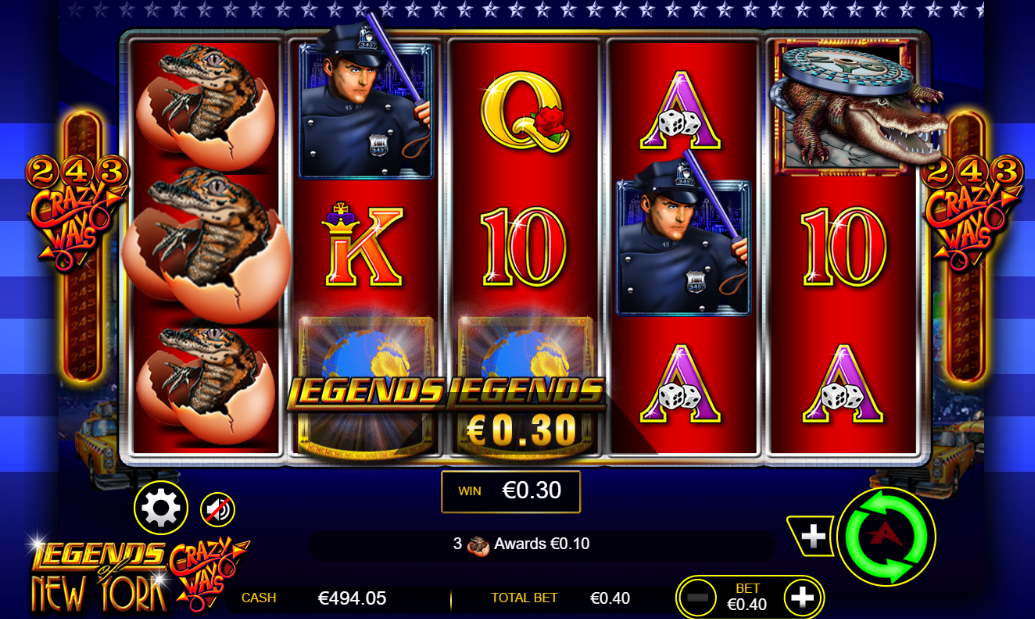Increase the bet with the plus button
1035x619 pixels.
802,598
